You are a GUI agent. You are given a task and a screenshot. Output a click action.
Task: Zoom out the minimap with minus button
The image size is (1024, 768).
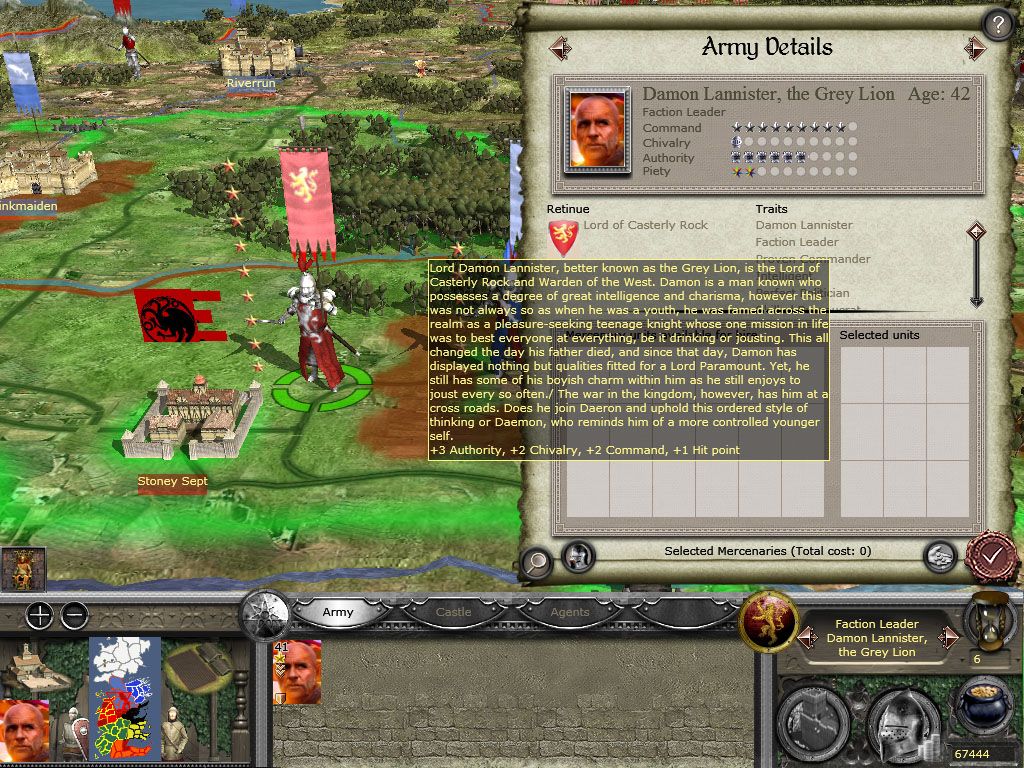point(75,615)
